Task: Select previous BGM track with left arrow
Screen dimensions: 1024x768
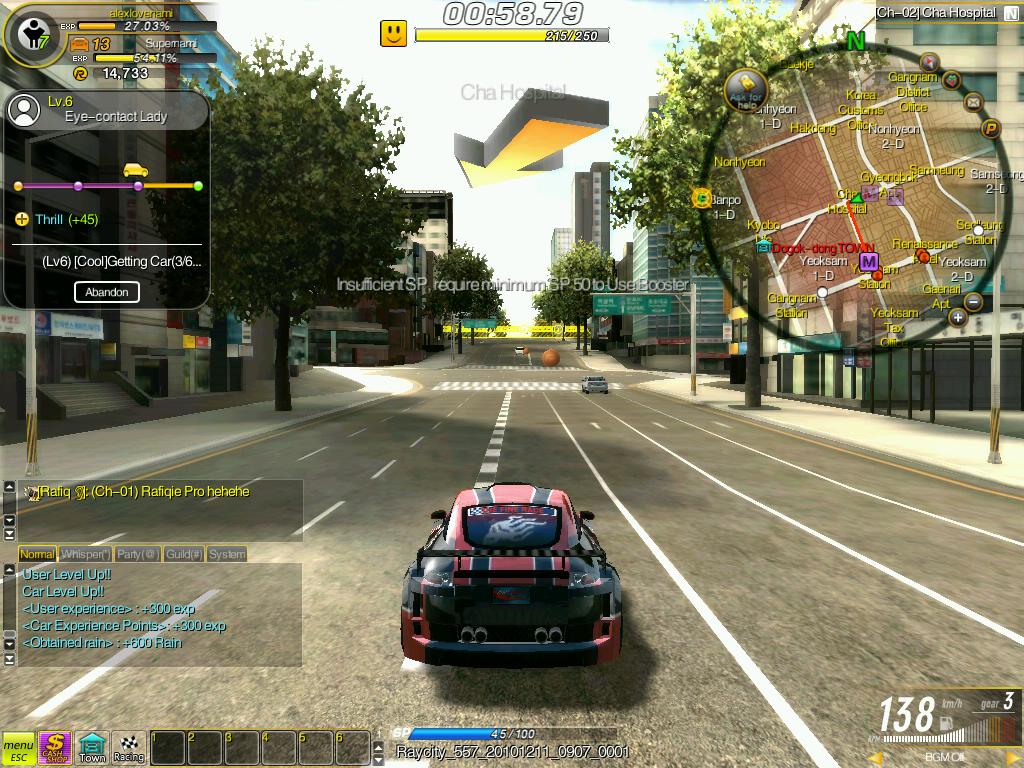Action: tap(878, 758)
